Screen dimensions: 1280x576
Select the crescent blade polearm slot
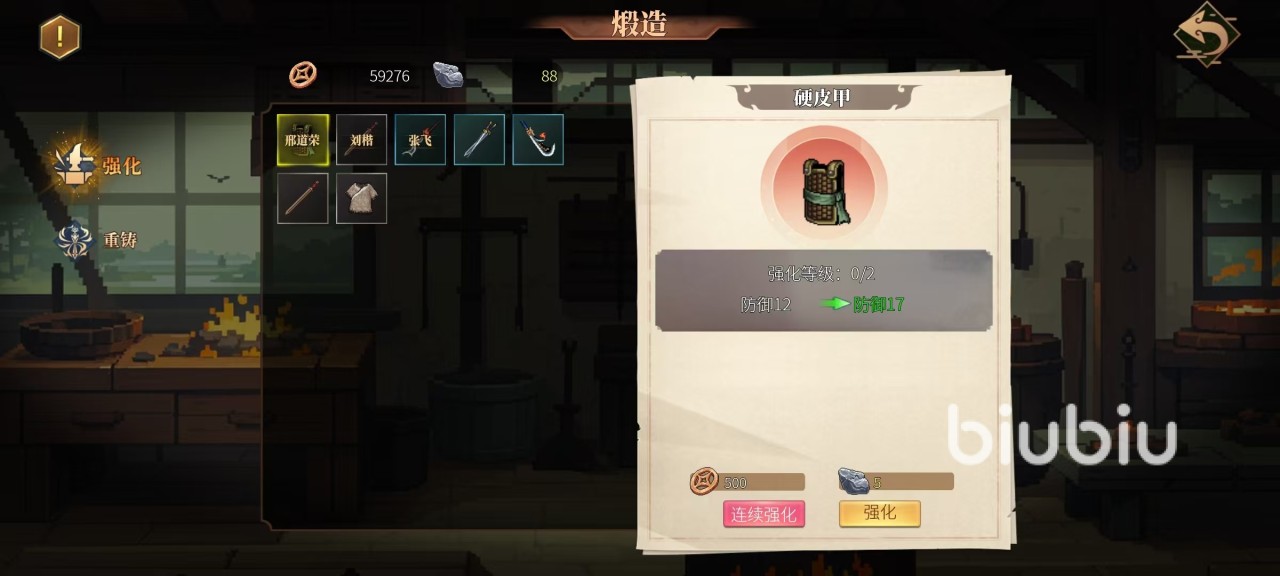point(538,139)
